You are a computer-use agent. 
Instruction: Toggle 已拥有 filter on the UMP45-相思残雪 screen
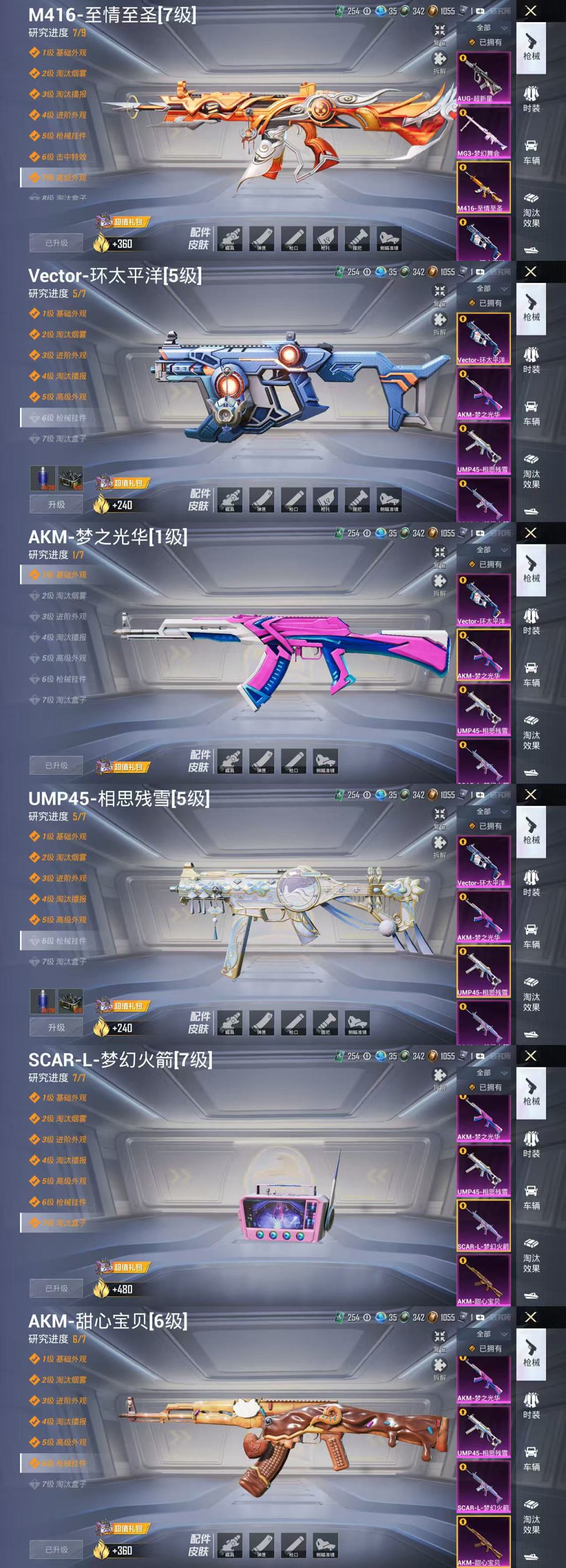[486, 826]
